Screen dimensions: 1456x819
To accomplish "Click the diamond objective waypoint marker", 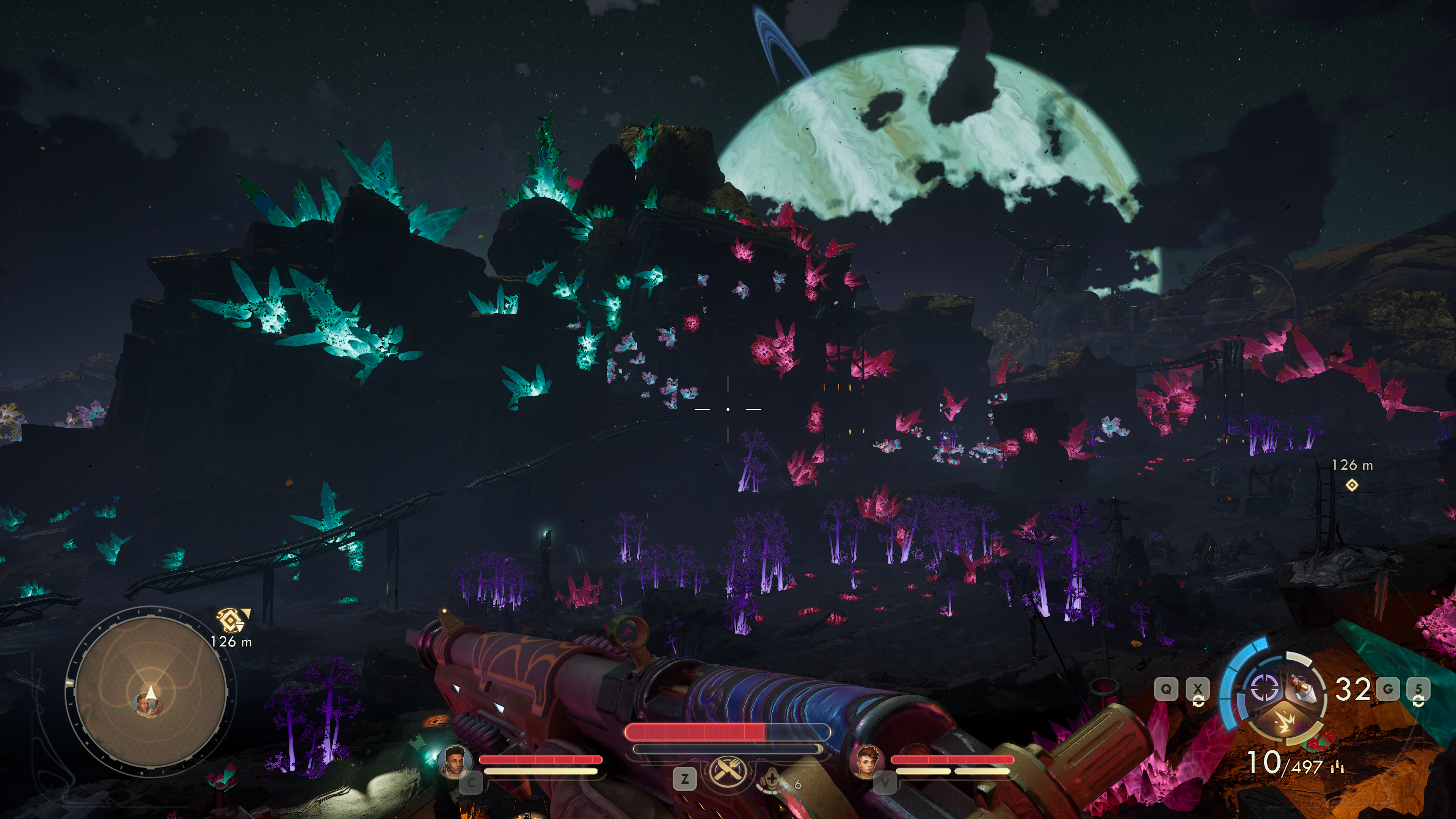I will (x=1351, y=485).
